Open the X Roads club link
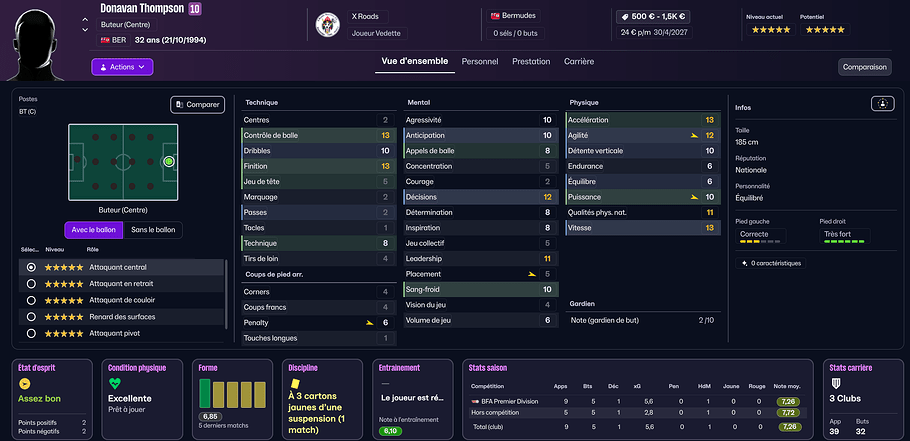 pos(366,17)
